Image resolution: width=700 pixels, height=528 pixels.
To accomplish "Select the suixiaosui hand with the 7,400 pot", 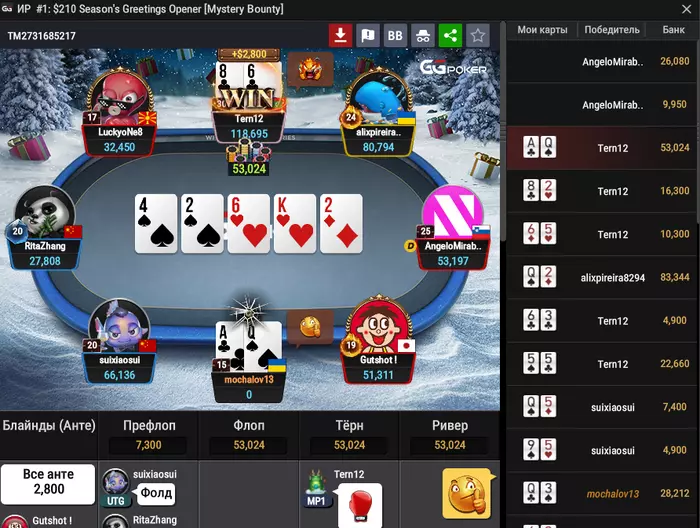I will point(603,407).
